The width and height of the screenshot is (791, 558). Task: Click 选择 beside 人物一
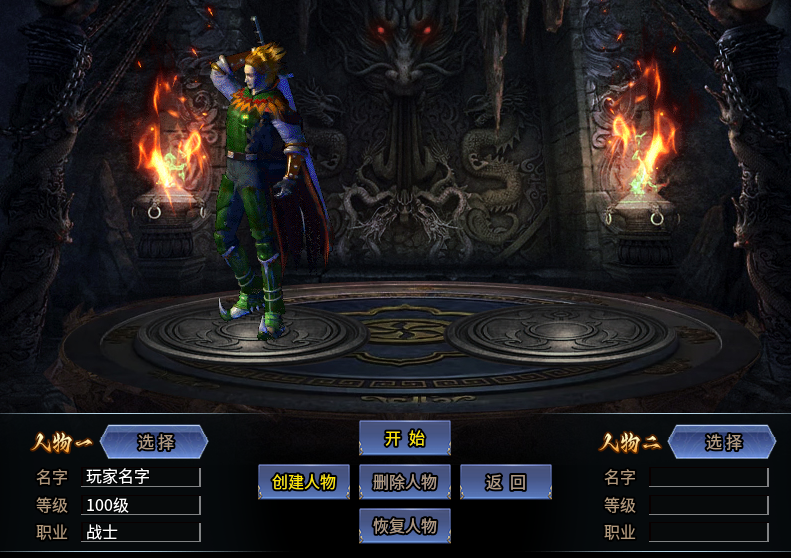(x=155, y=442)
